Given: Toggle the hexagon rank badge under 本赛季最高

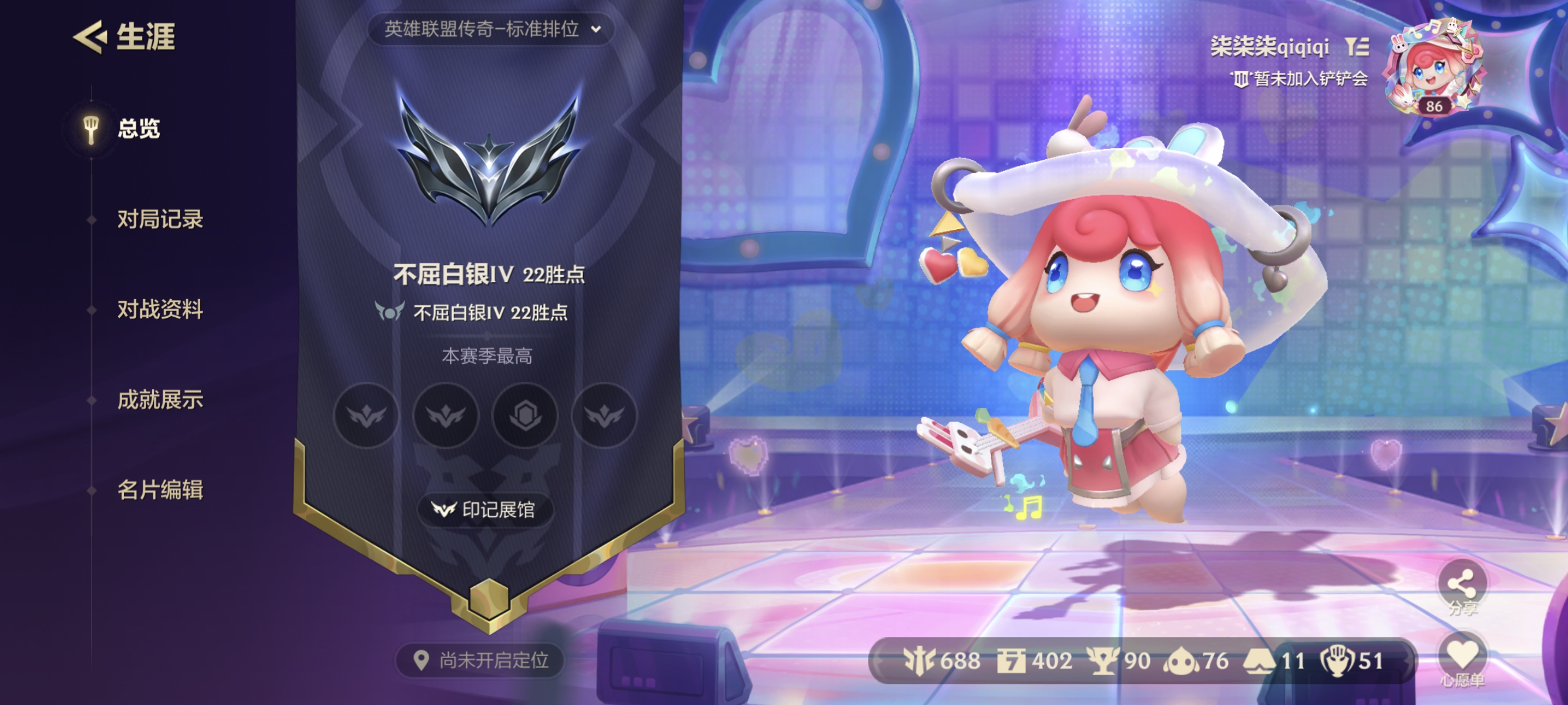Looking at the screenshot, I should pos(524,416).
